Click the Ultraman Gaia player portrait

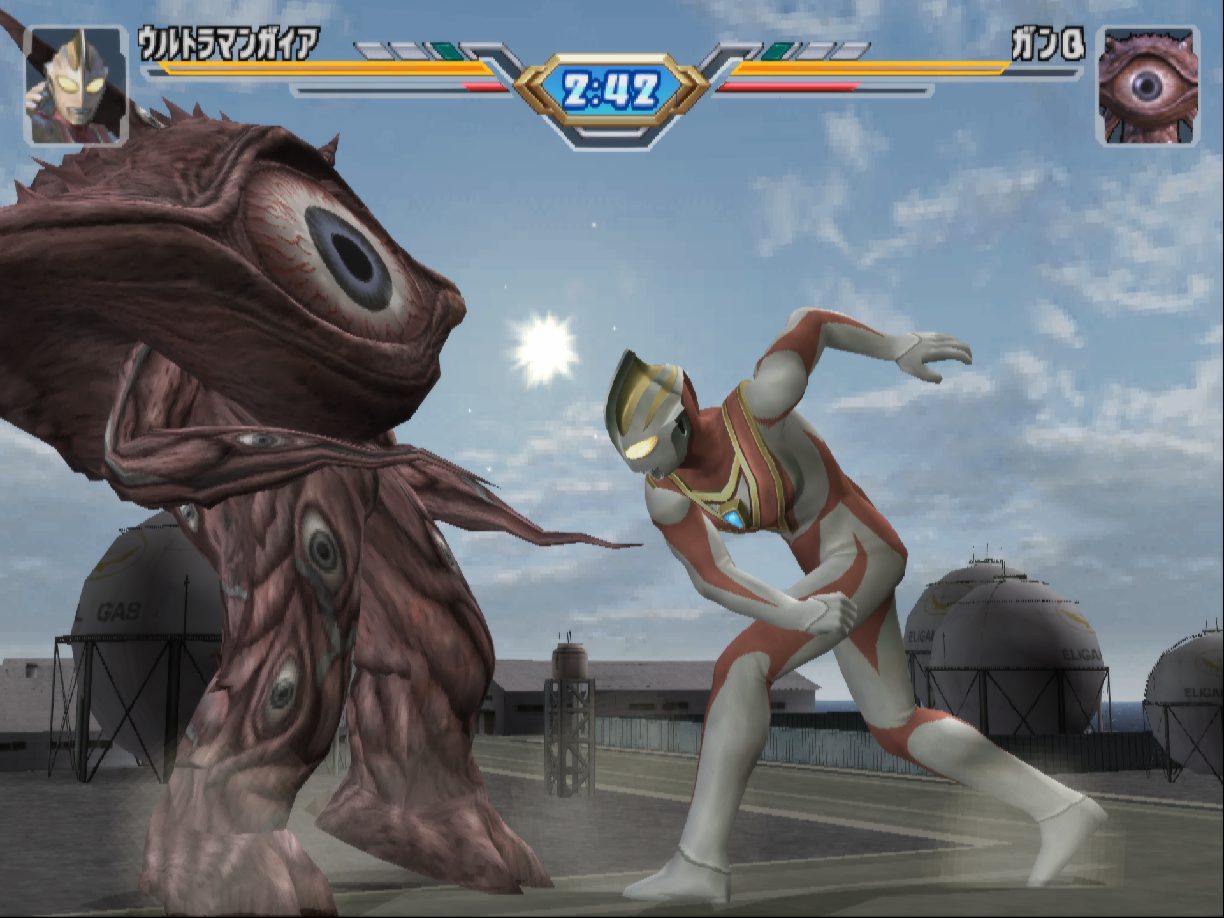[x=76, y=86]
